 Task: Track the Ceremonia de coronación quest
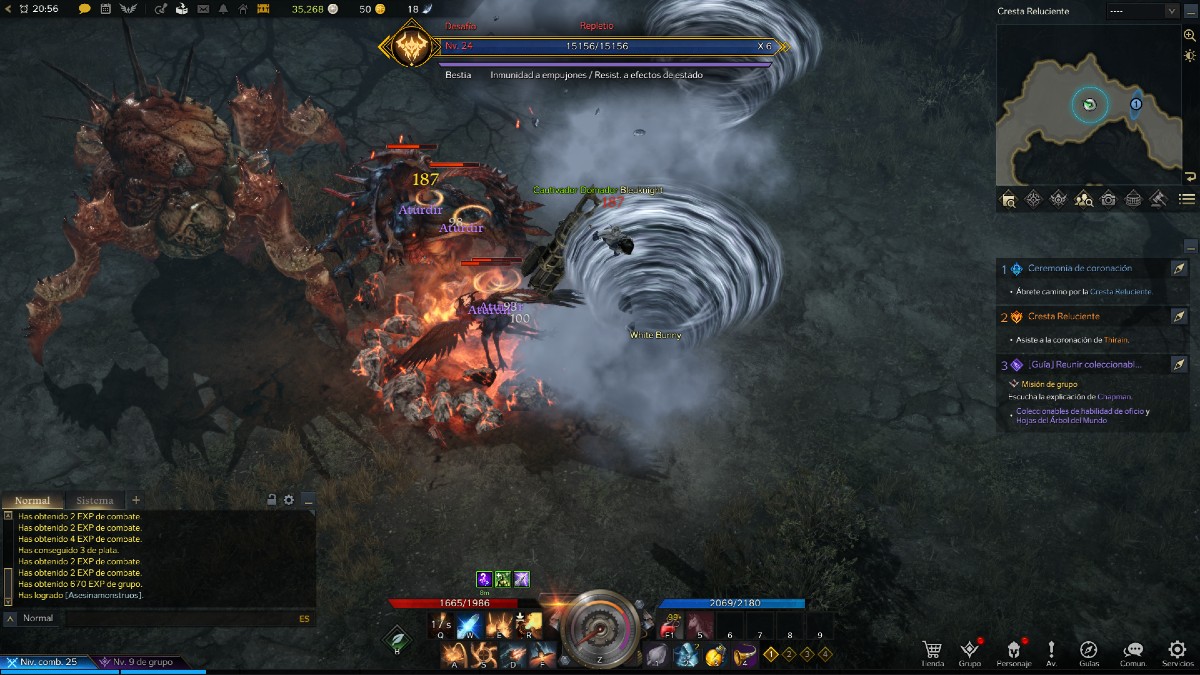click(1179, 269)
